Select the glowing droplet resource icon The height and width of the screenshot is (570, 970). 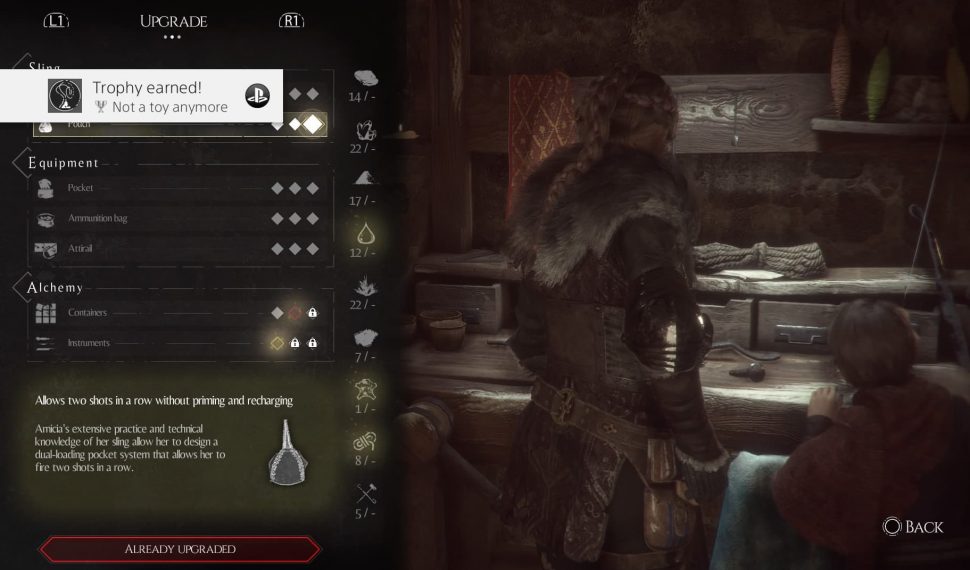(366, 235)
